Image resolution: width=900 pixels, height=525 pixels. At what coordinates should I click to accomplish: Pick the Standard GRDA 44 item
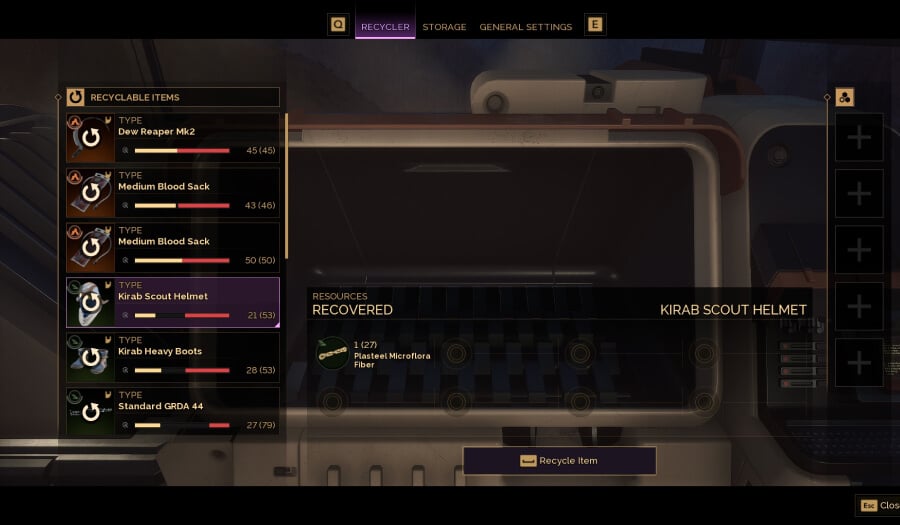point(172,412)
